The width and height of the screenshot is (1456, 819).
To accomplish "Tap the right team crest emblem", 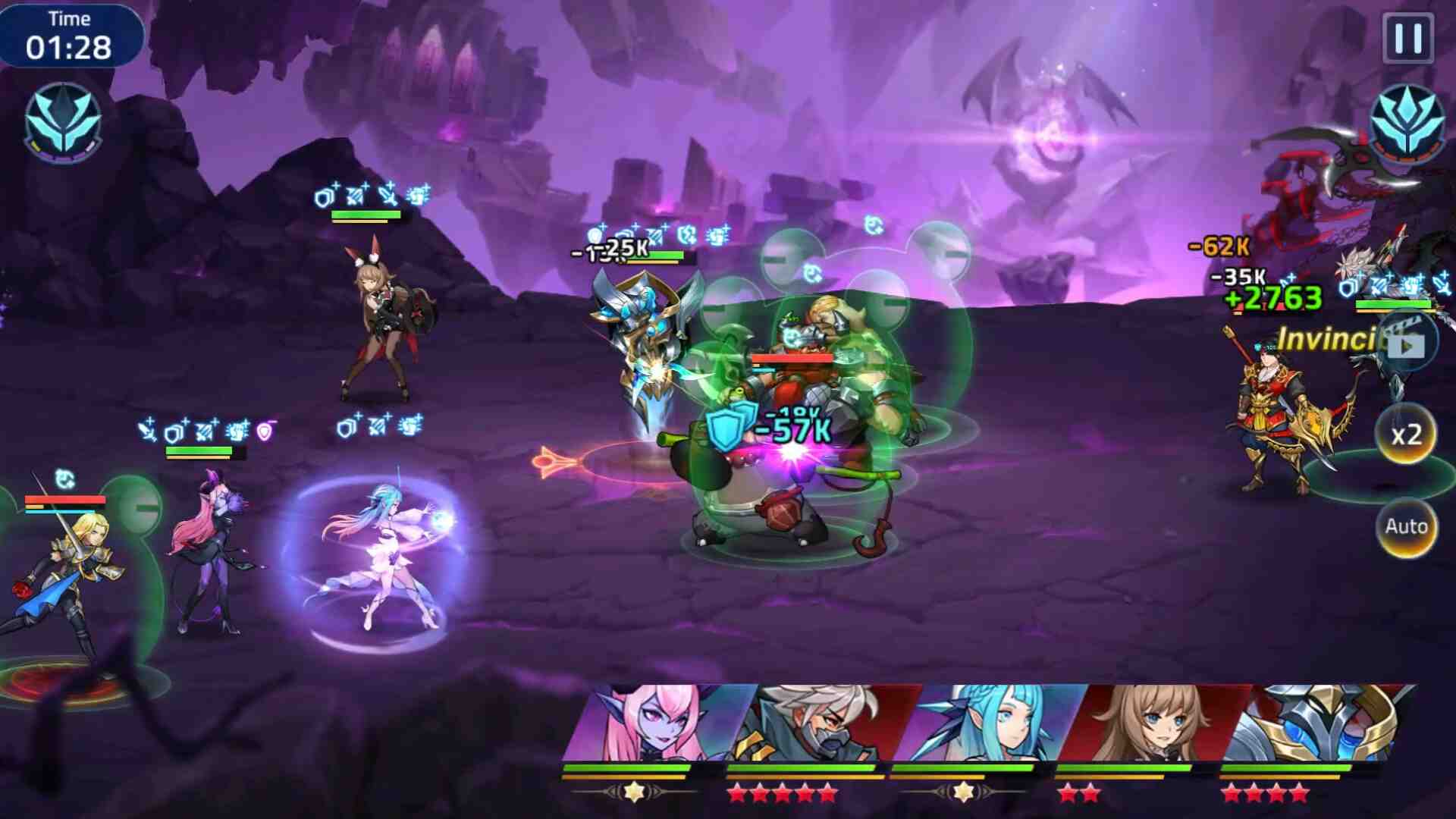I will tap(1407, 121).
